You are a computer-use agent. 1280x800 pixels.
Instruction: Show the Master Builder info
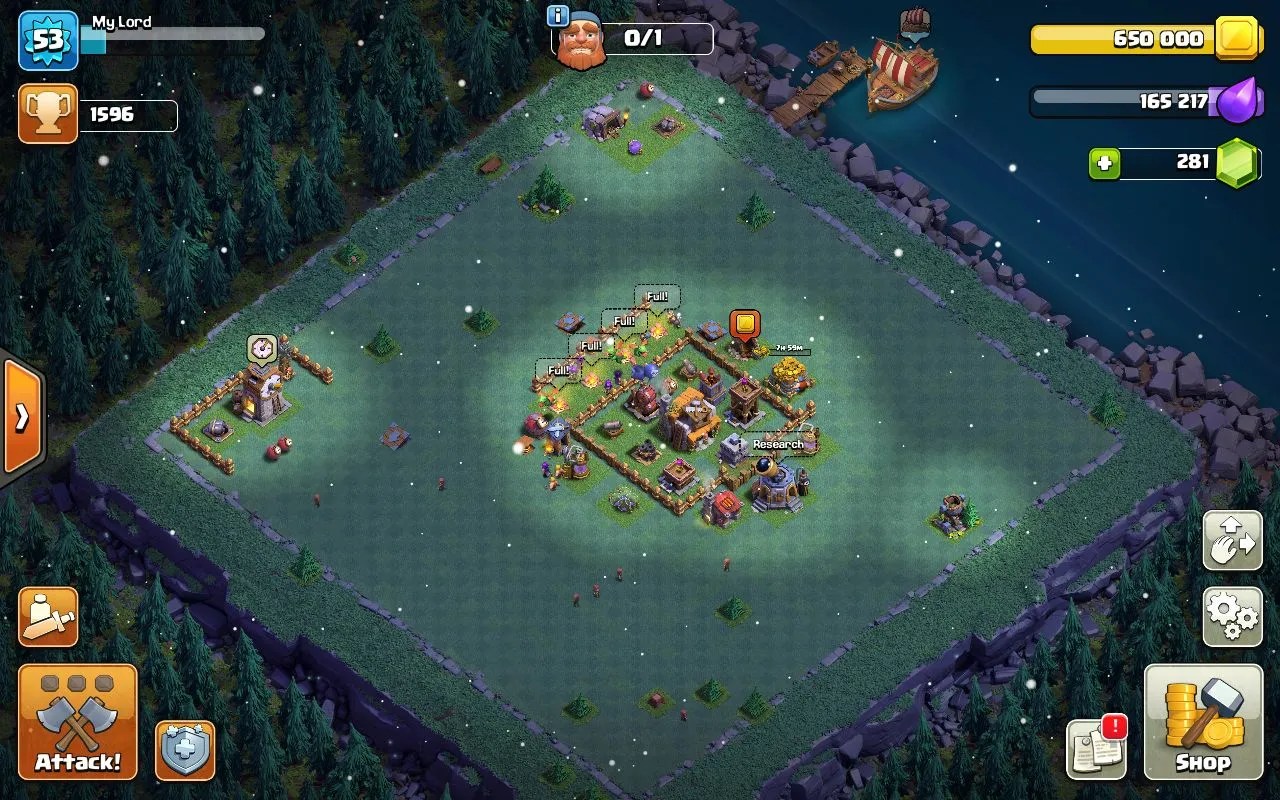click(559, 16)
